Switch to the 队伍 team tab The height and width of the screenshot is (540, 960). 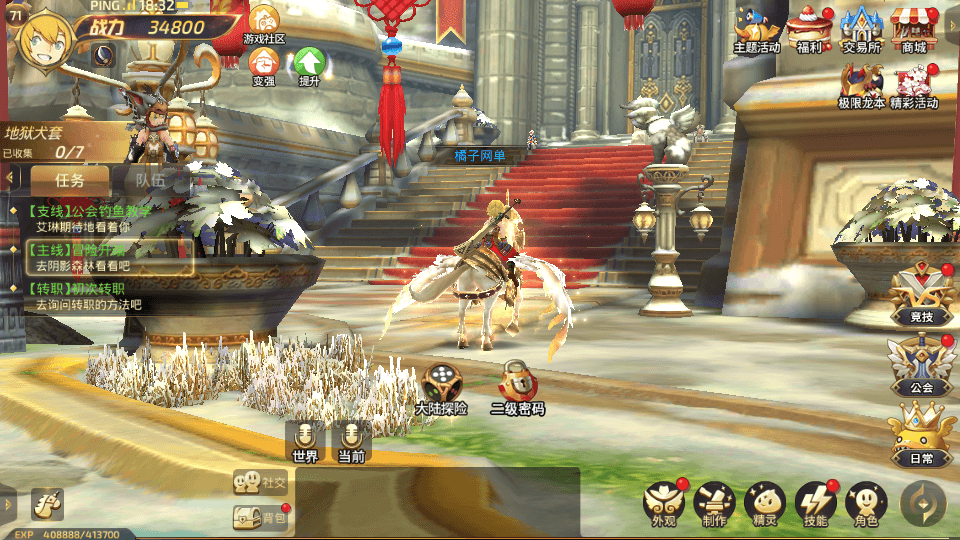[151, 180]
